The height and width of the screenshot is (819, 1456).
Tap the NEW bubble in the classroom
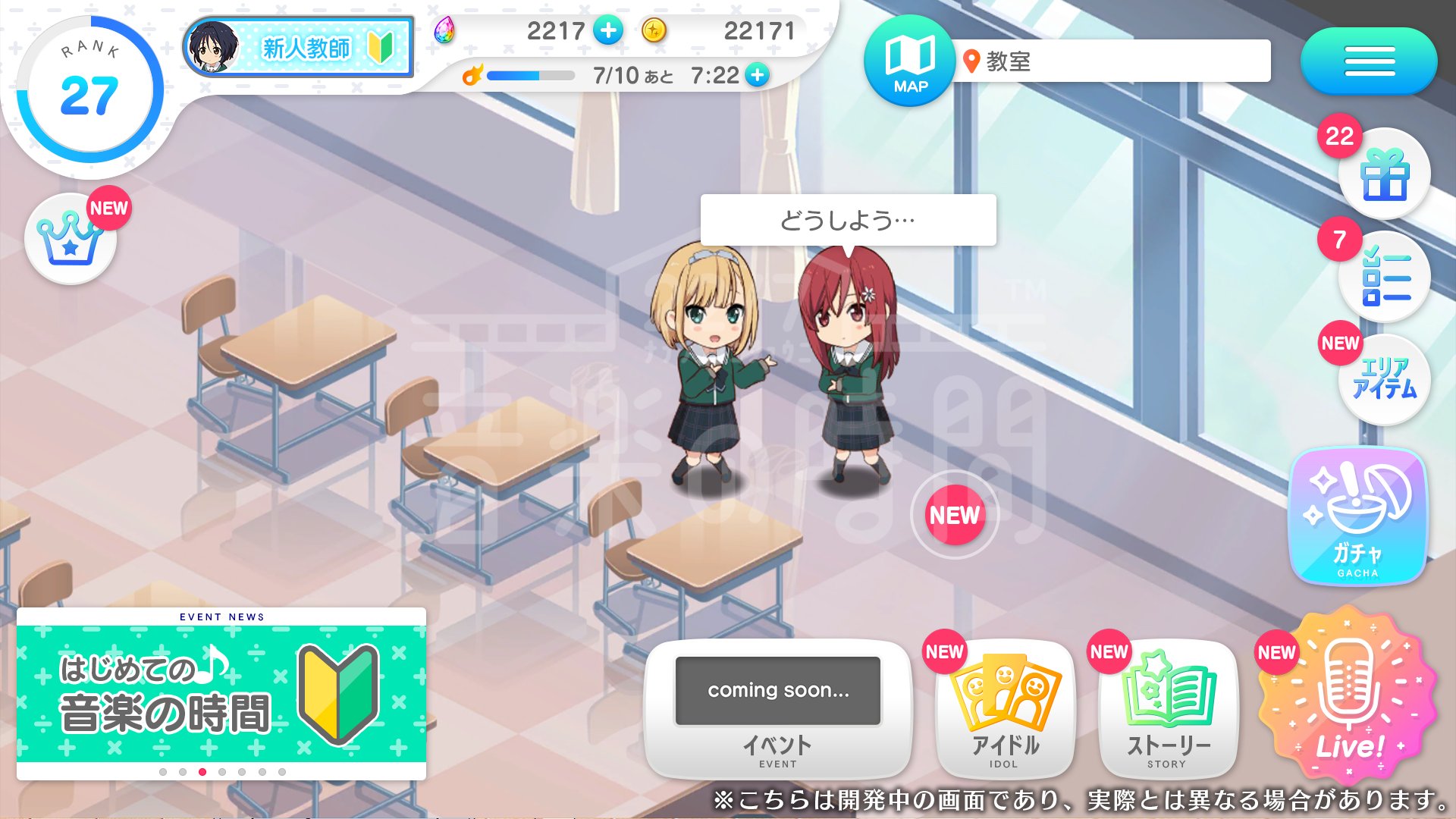pyautogui.click(x=955, y=516)
